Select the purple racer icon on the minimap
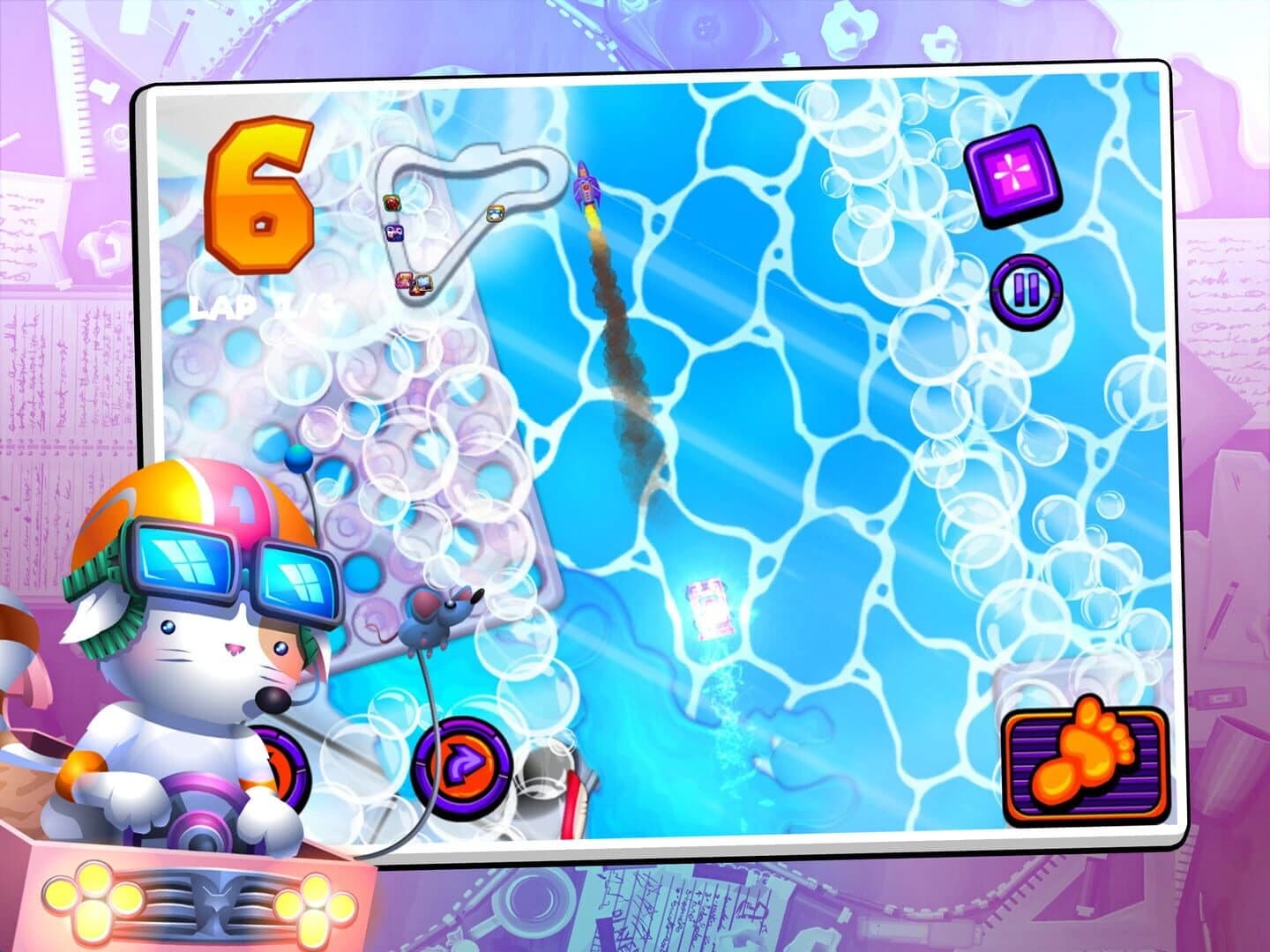The image size is (1270, 952). (x=394, y=233)
